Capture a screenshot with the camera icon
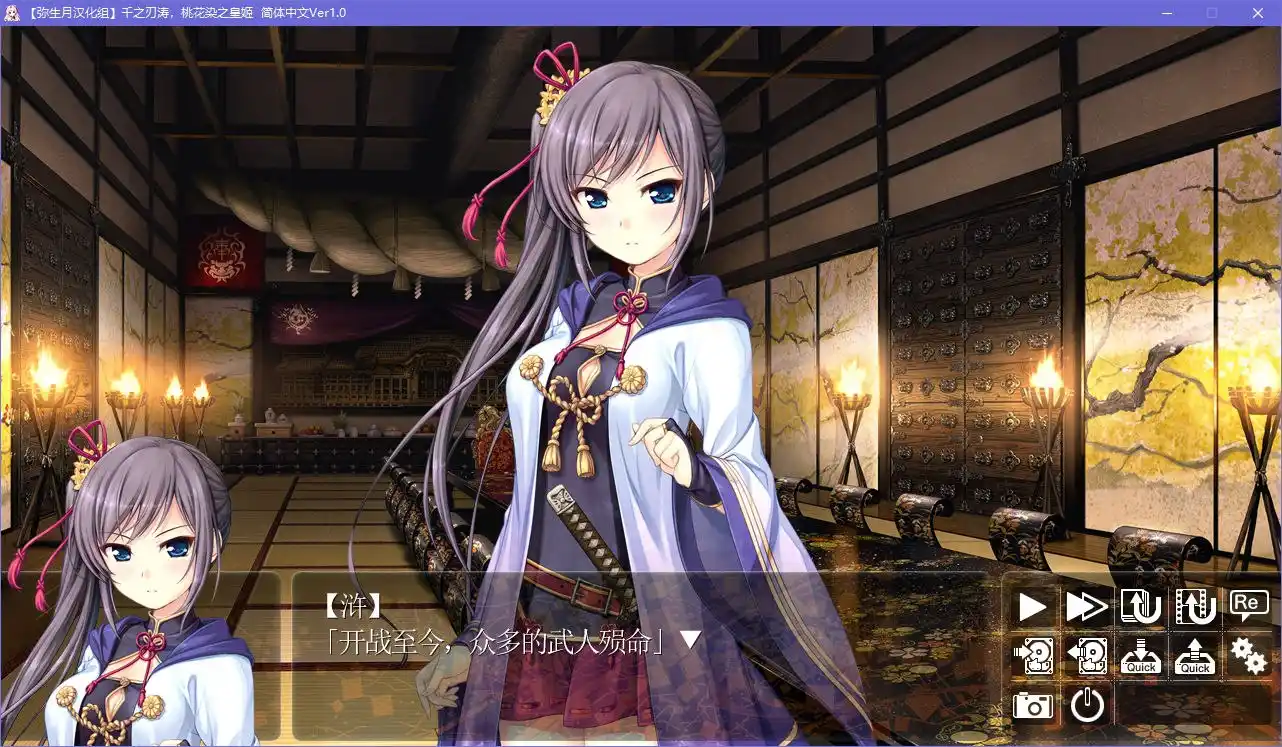 1032,706
